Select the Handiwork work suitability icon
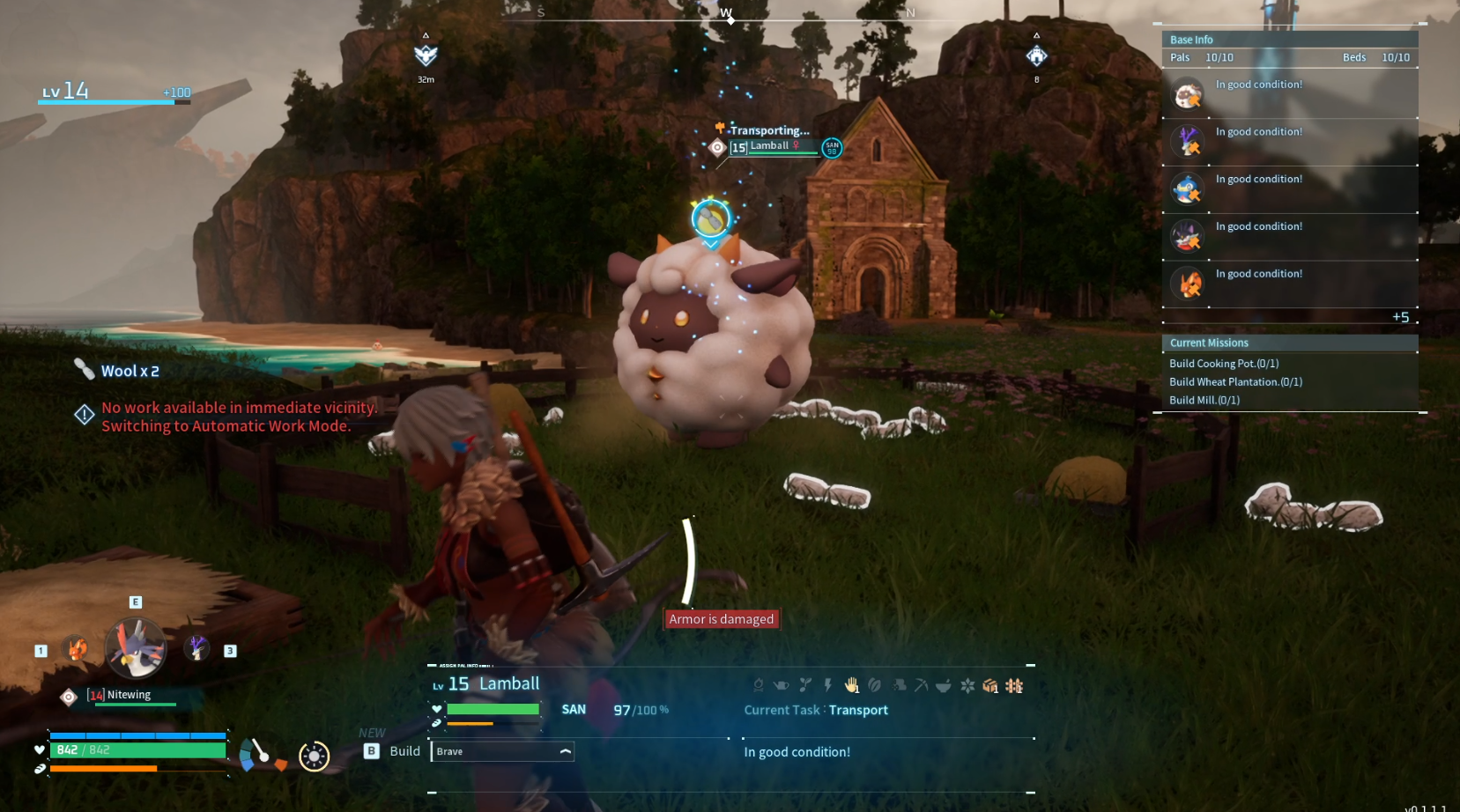Image resolution: width=1460 pixels, height=812 pixels. point(850,684)
